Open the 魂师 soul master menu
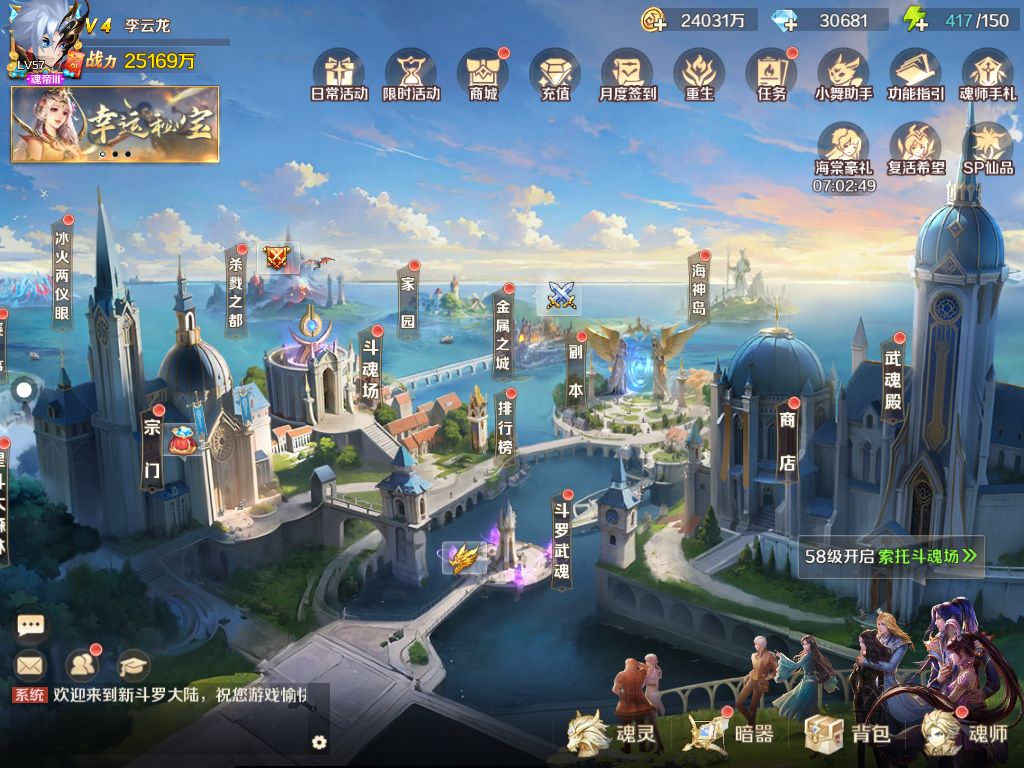Image resolution: width=1024 pixels, height=768 pixels. tap(966, 734)
